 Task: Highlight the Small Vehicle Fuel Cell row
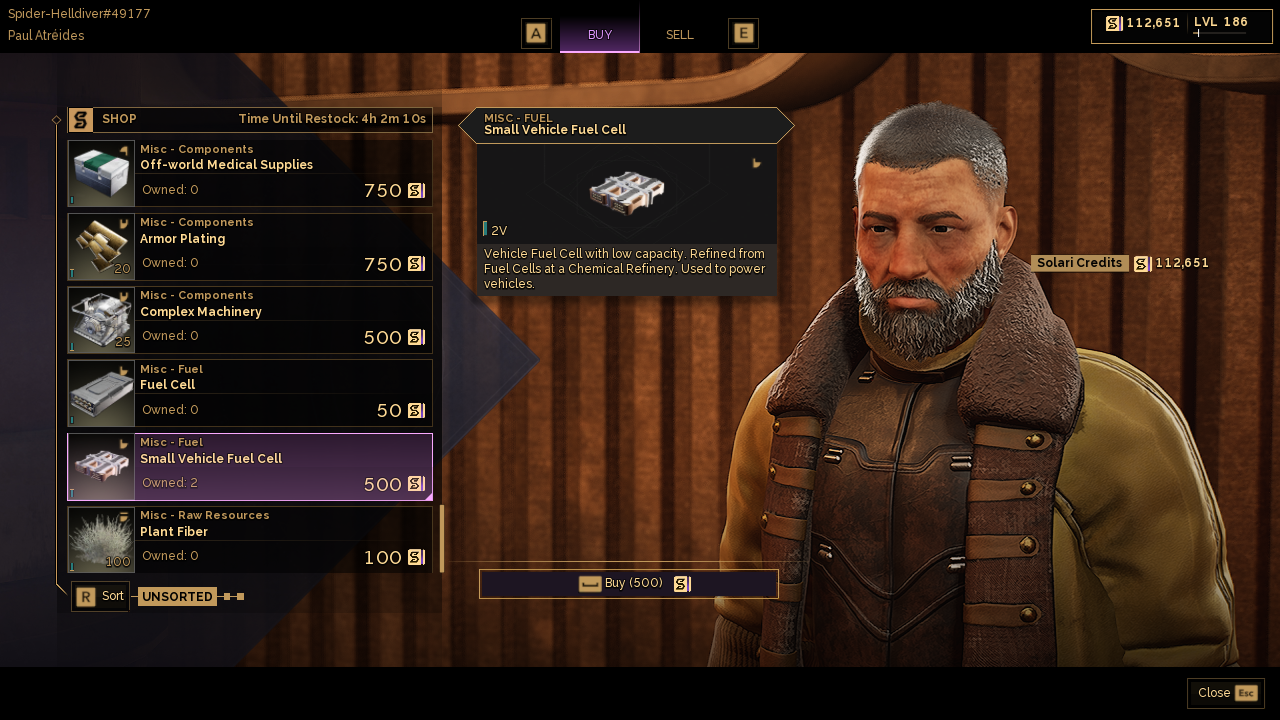pyautogui.click(x=250, y=467)
